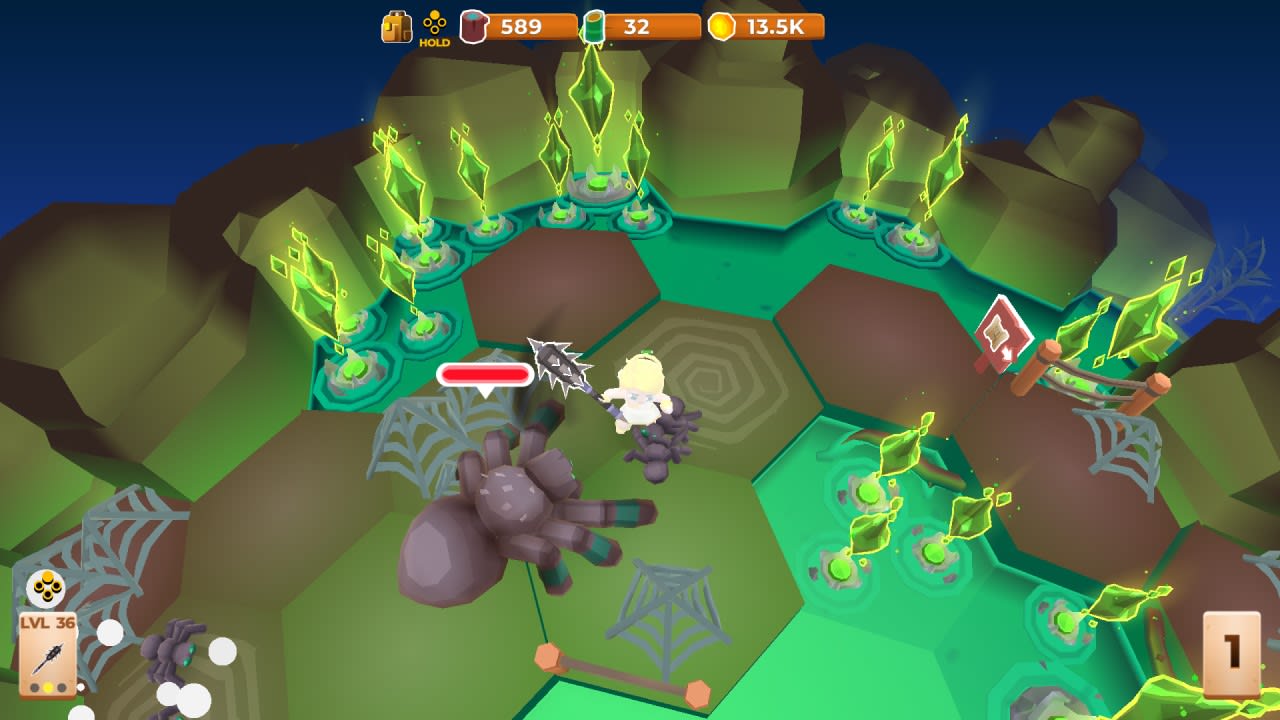Open the backpack inventory
Viewport: 1280px width, 720px height.
tap(396, 27)
